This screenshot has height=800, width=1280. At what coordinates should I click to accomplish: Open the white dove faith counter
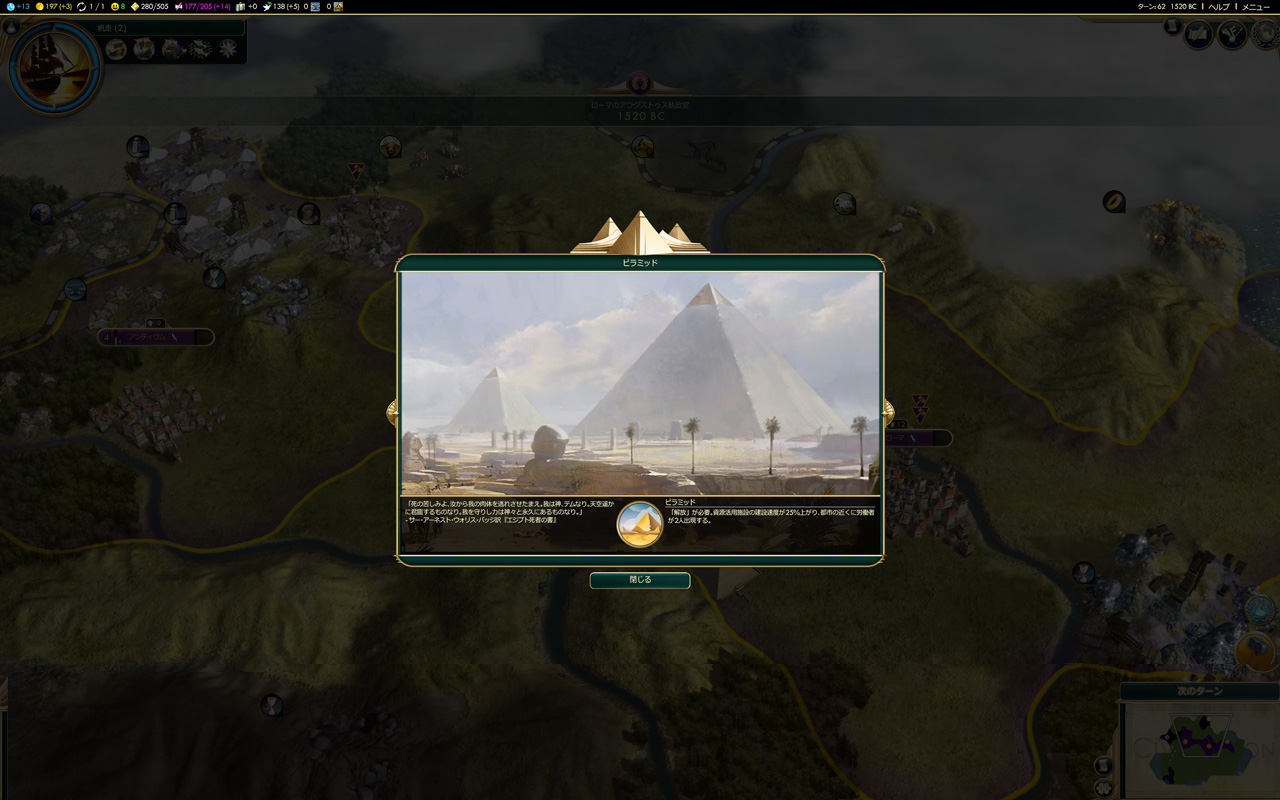pos(278,6)
